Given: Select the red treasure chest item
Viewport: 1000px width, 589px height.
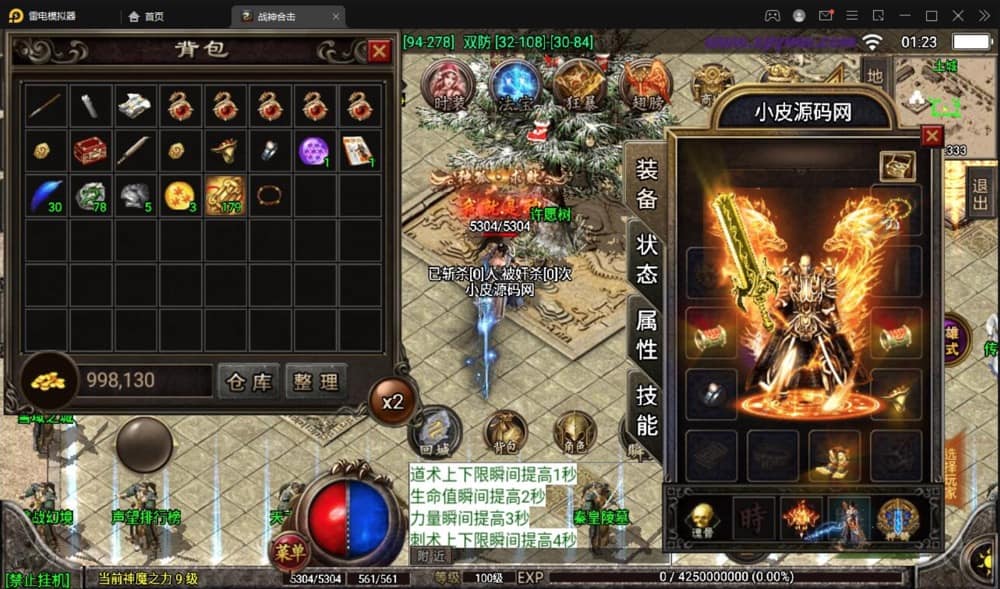Looking at the screenshot, I should (90, 151).
